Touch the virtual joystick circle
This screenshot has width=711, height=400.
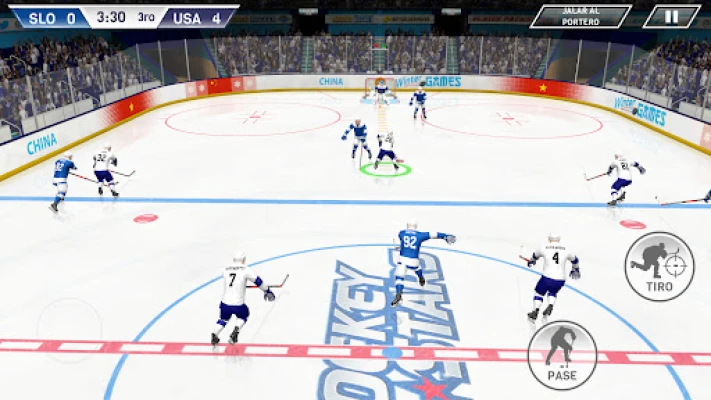click(x=69, y=330)
